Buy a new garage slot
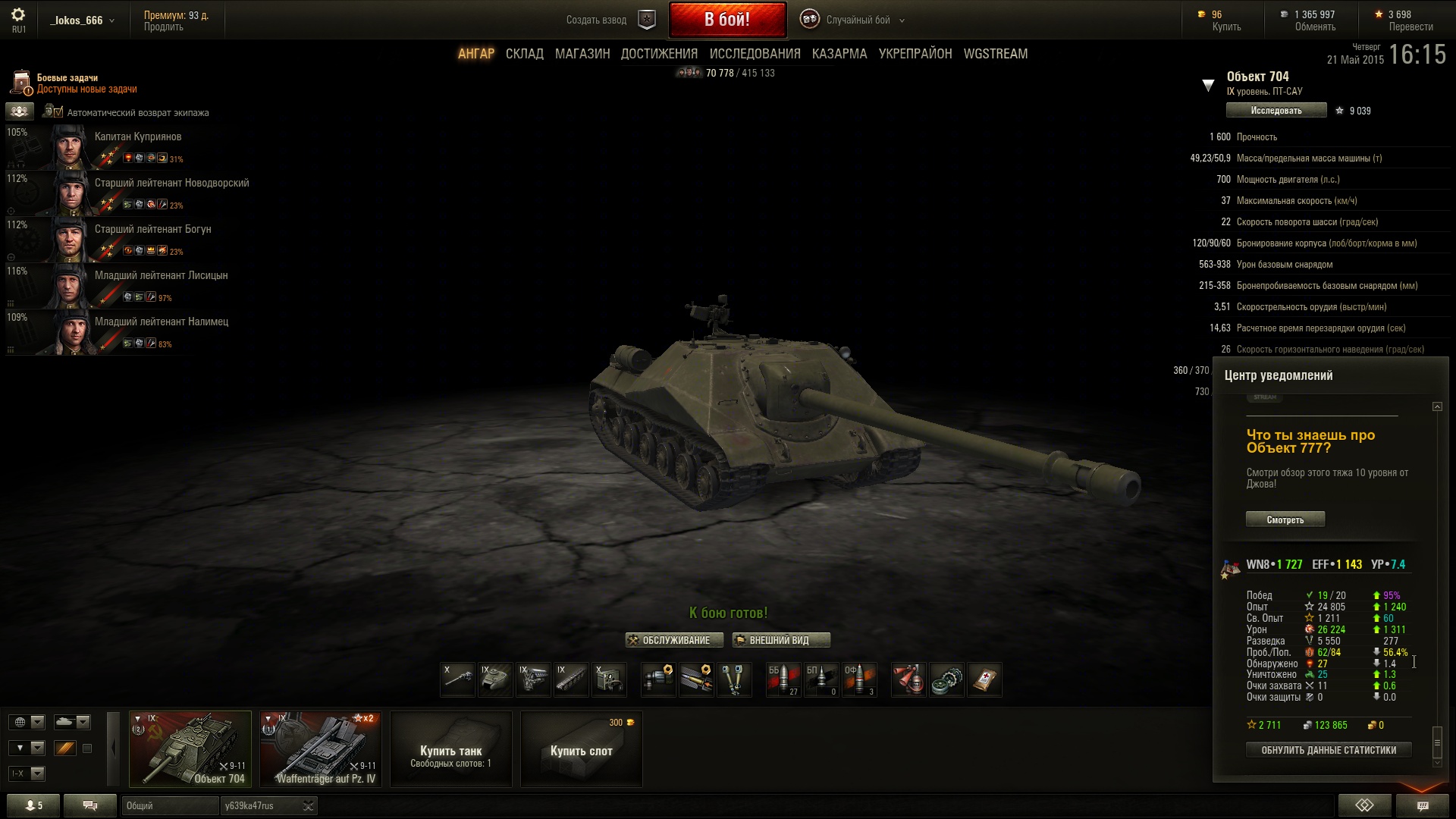The width and height of the screenshot is (1456, 819). click(581, 749)
